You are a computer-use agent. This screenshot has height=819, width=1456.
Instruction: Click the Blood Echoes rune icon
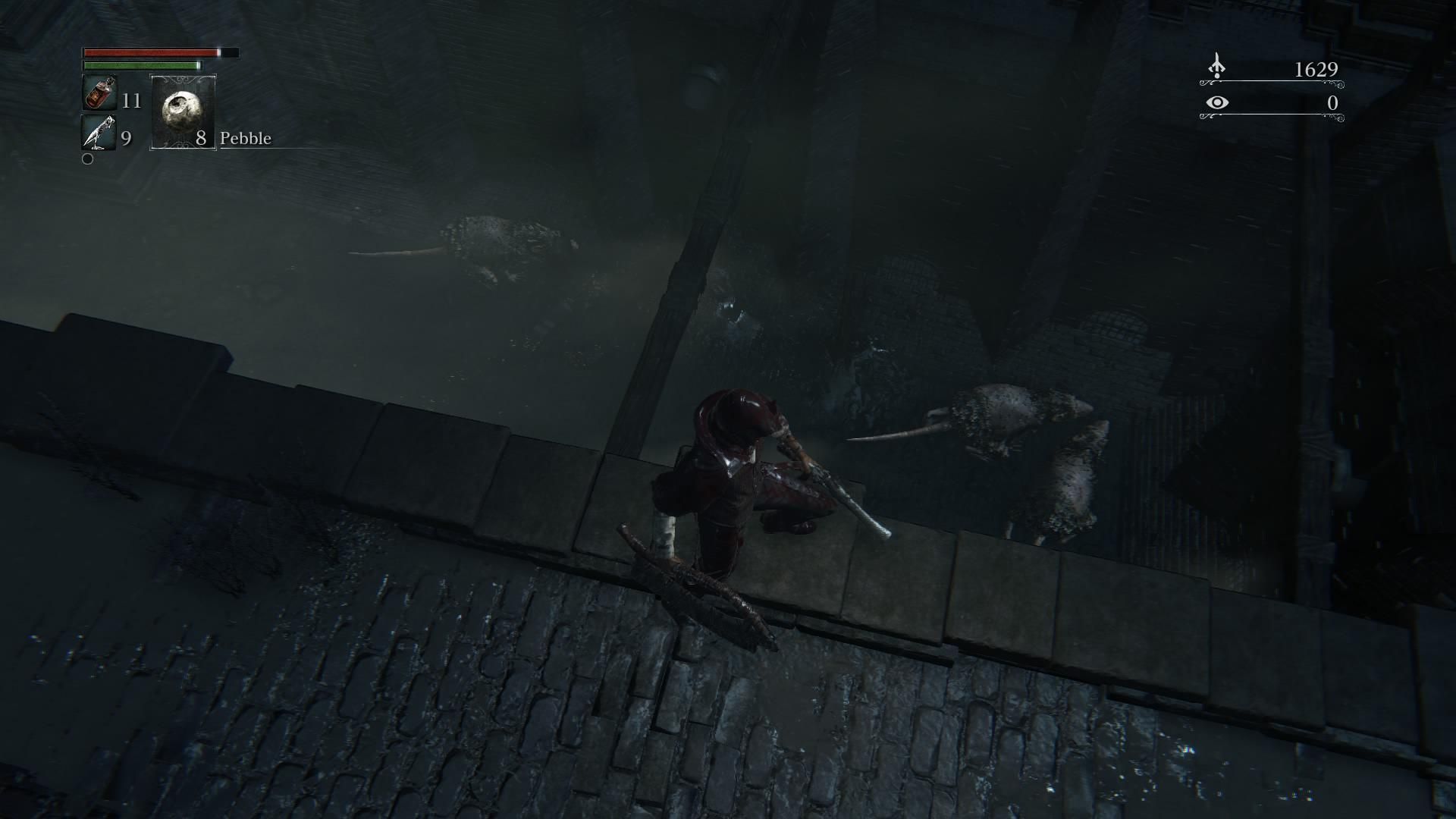[1217, 64]
